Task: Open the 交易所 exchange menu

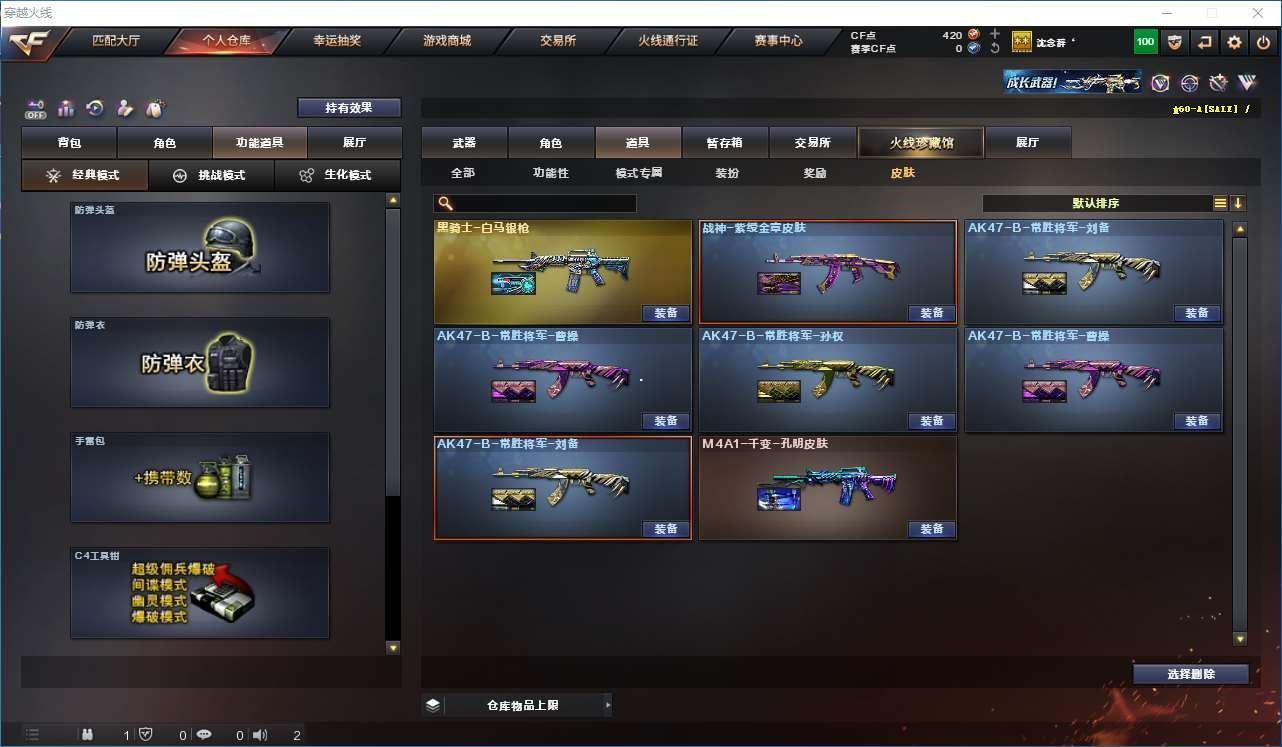Action: (x=558, y=41)
